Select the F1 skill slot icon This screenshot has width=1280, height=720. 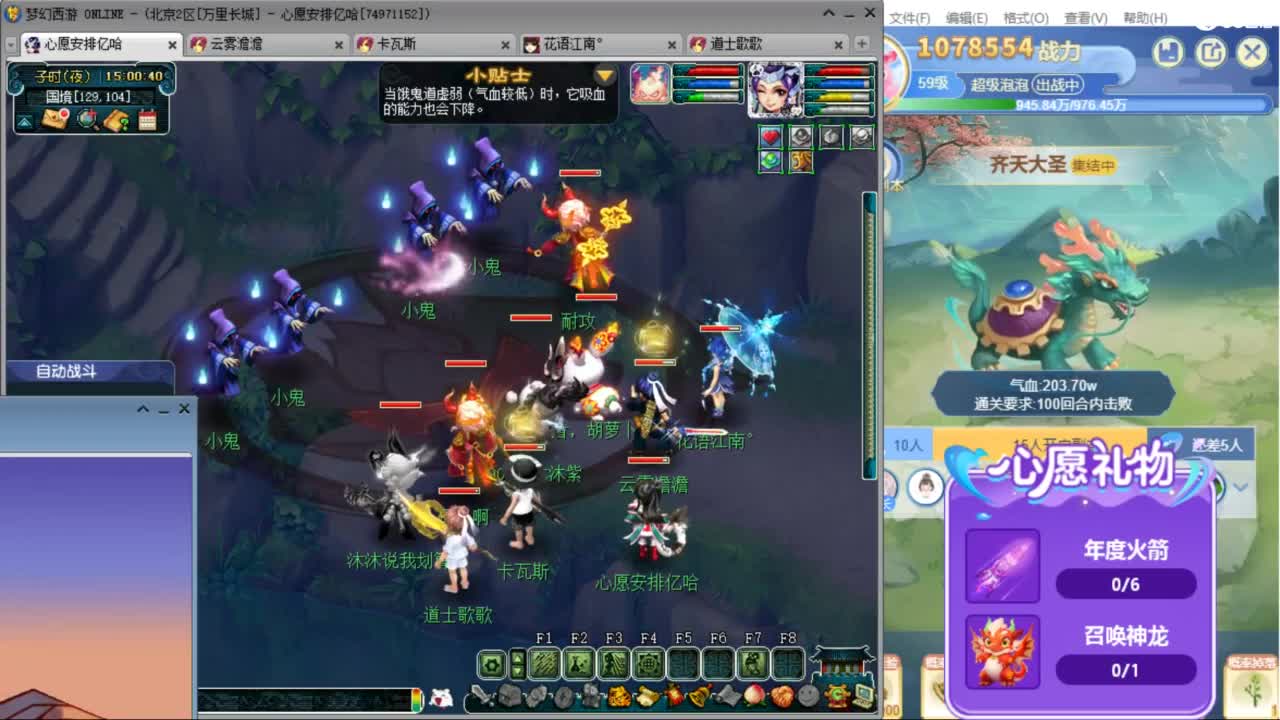(x=545, y=664)
